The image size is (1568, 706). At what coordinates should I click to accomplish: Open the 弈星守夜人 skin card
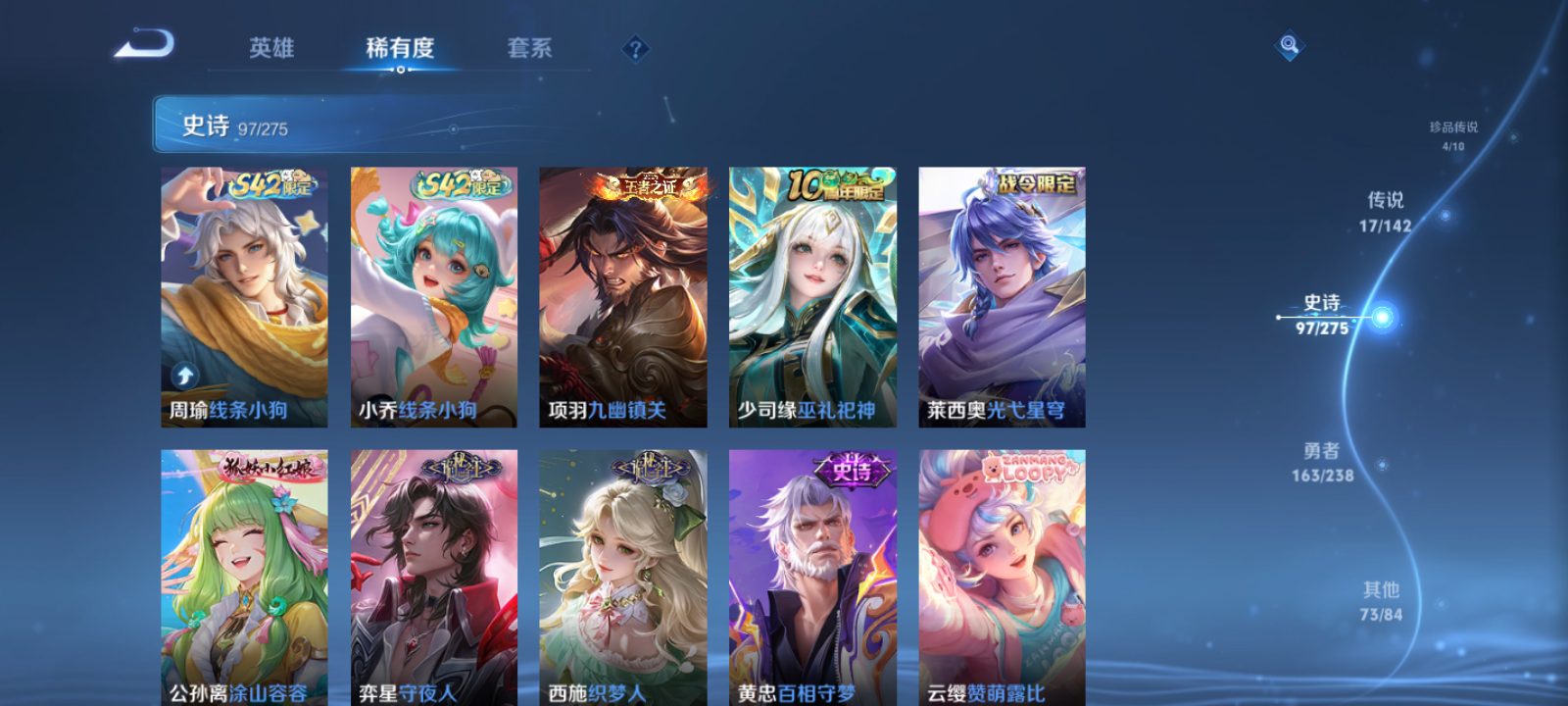[x=434, y=579]
